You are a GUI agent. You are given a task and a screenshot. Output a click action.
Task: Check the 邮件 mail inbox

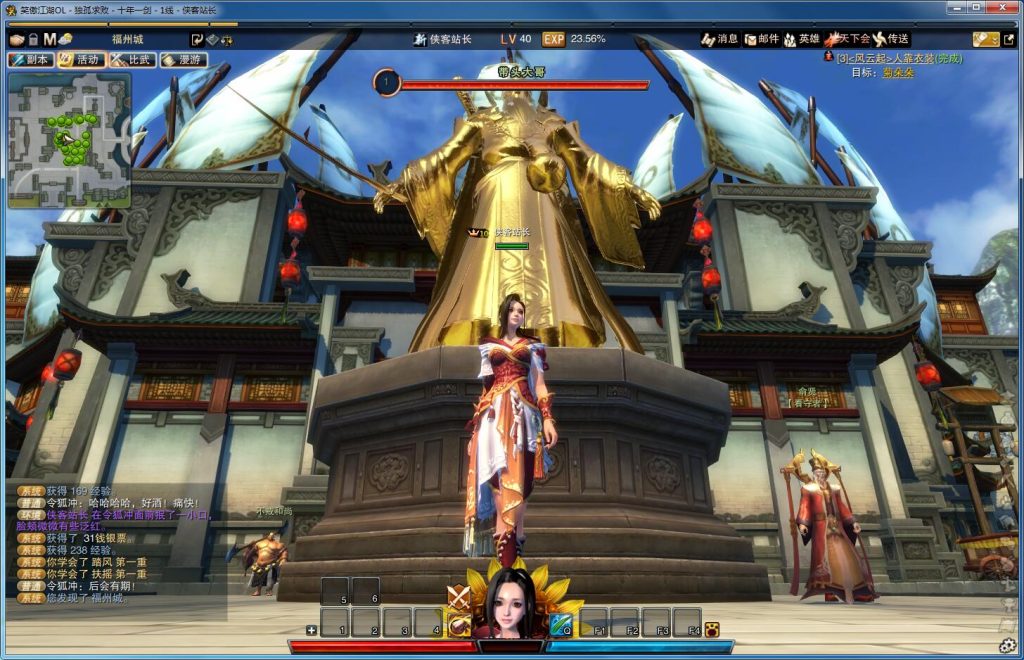click(x=761, y=39)
